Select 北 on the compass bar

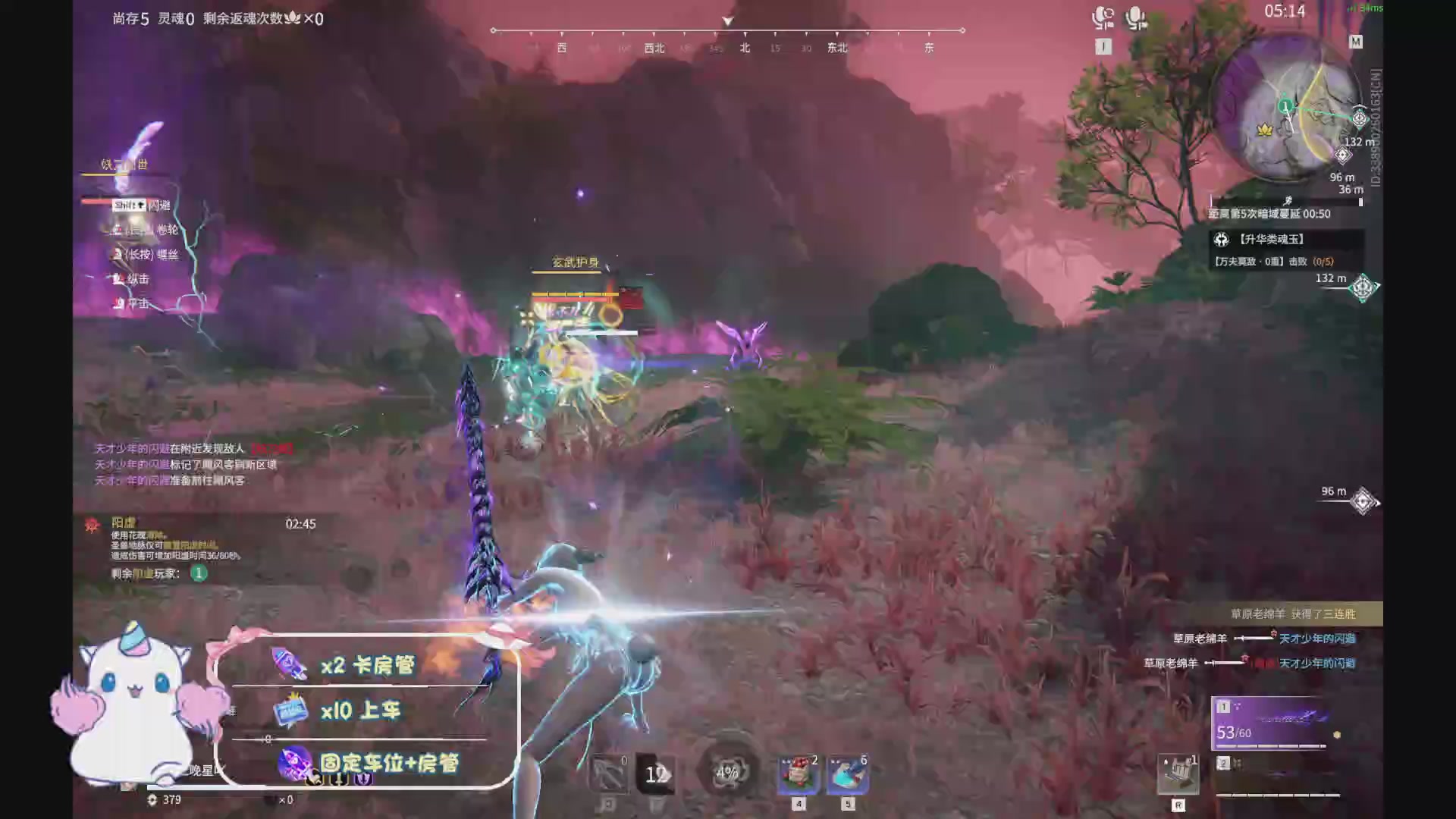click(x=744, y=47)
